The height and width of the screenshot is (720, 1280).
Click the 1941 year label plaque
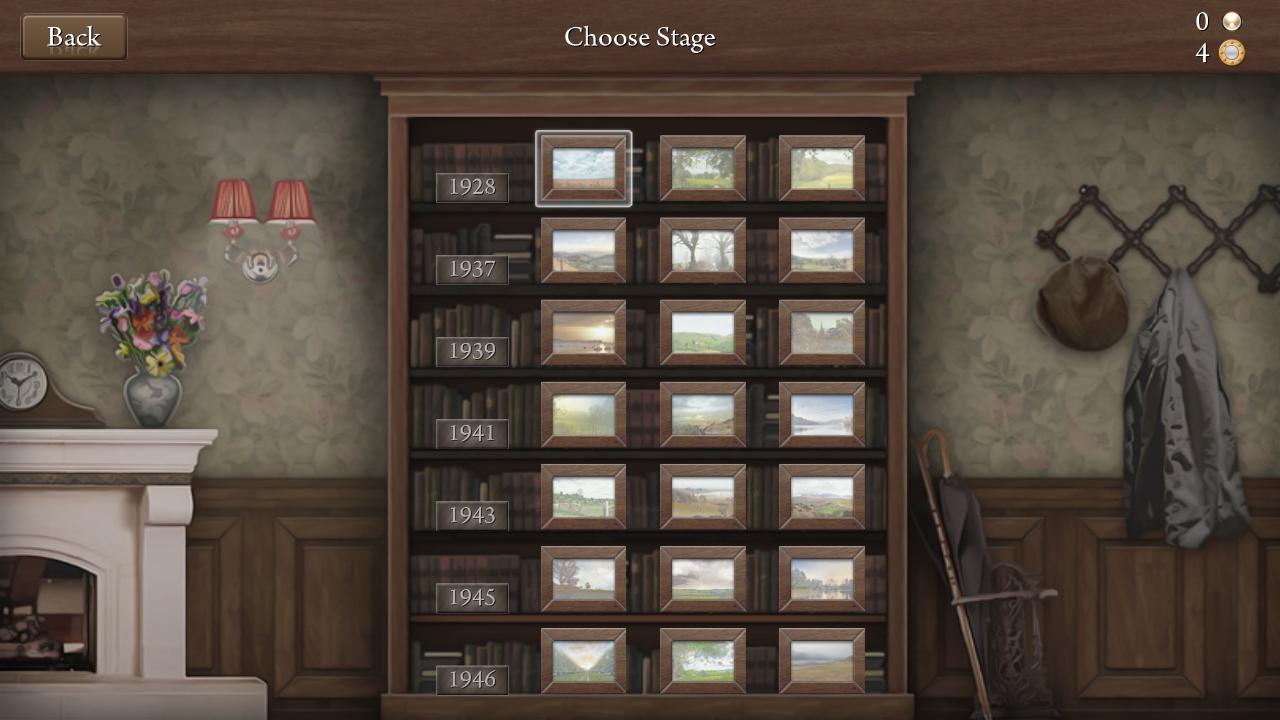click(x=471, y=433)
